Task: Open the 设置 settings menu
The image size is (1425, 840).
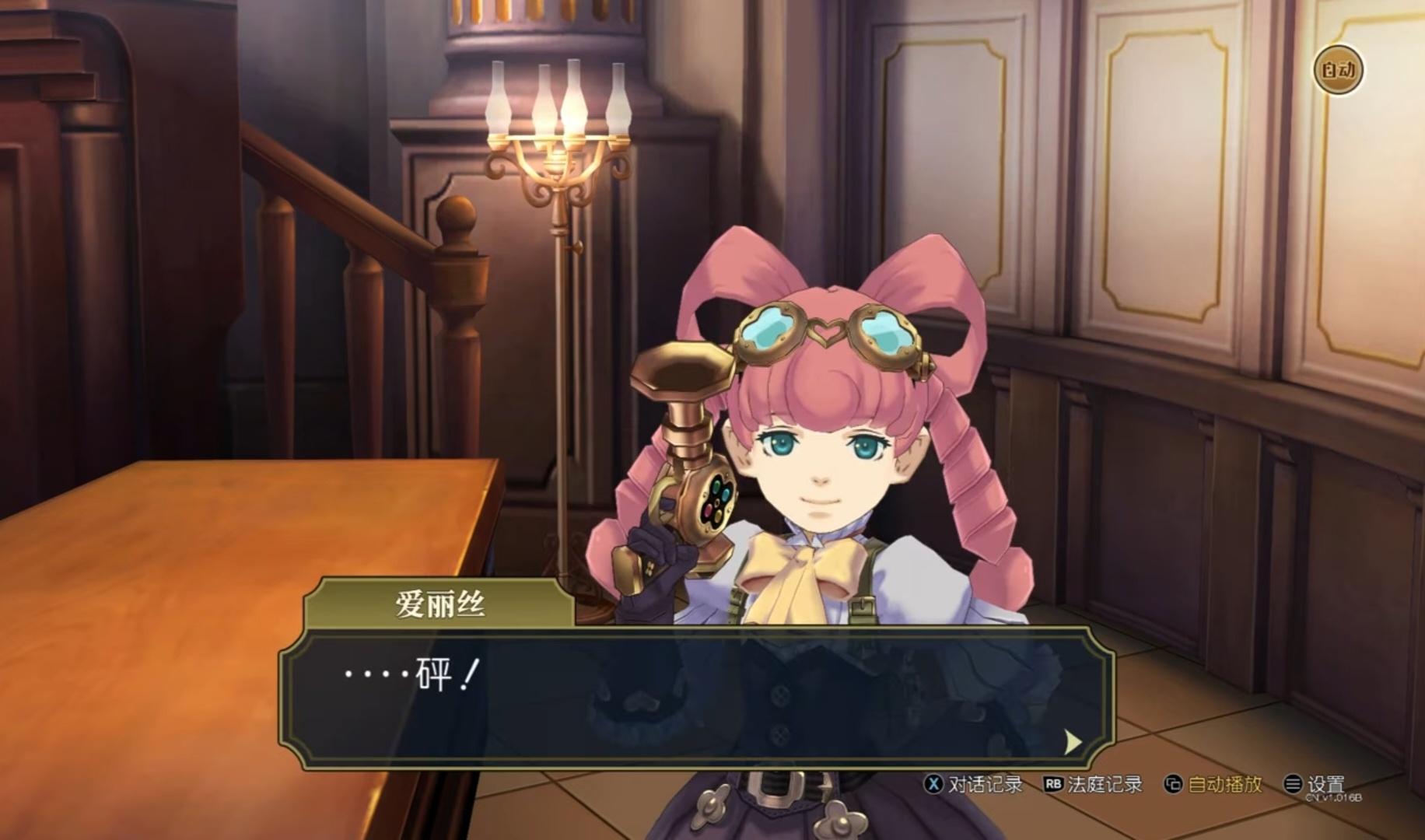Action: pos(1315,784)
